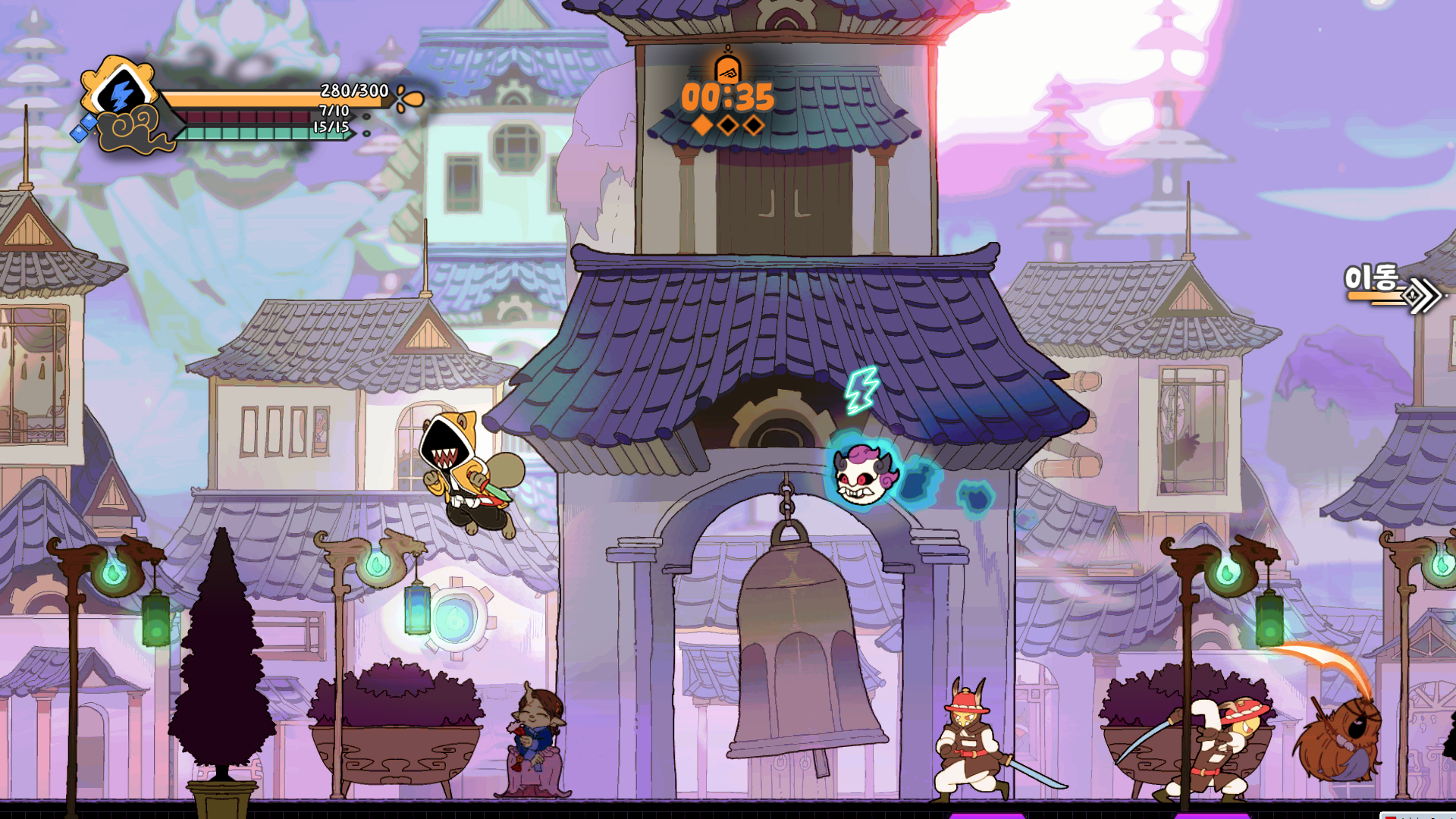Click the swipe symbol inside the orange bell badge
The image size is (1456, 819).
coord(728,74)
